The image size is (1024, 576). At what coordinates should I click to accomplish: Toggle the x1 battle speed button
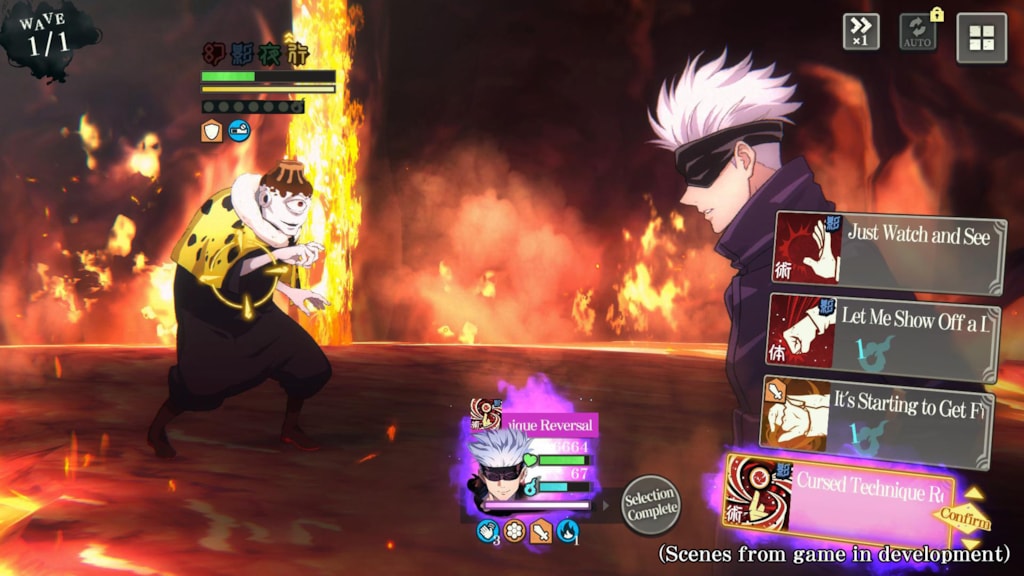coord(860,31)
